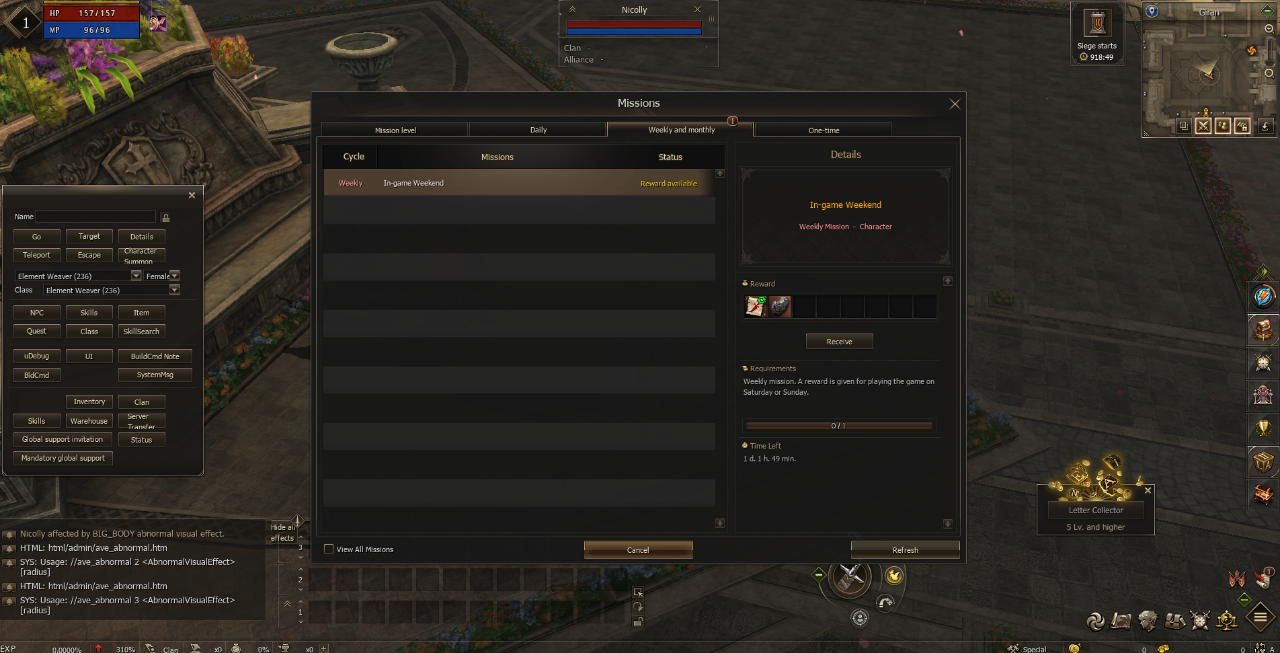The height and width of the screenshot is (653, 1280).
Task: Click the SkillSearch button
Action: [141, 331]
